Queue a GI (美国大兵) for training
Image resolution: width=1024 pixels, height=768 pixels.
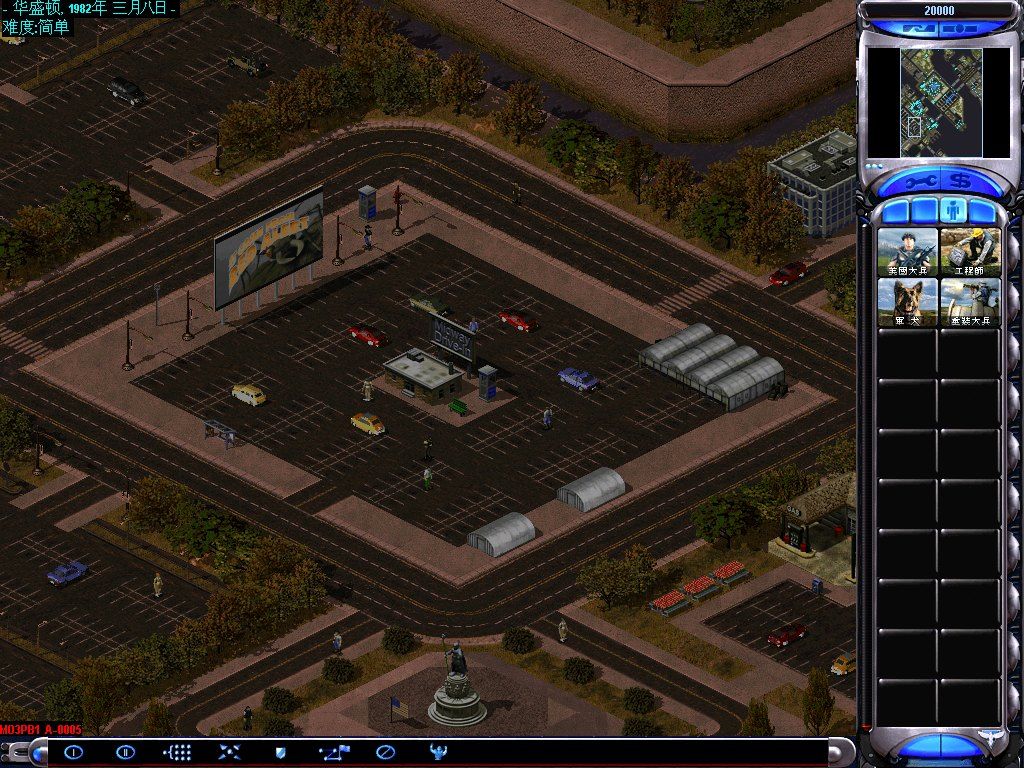(907, 252)
